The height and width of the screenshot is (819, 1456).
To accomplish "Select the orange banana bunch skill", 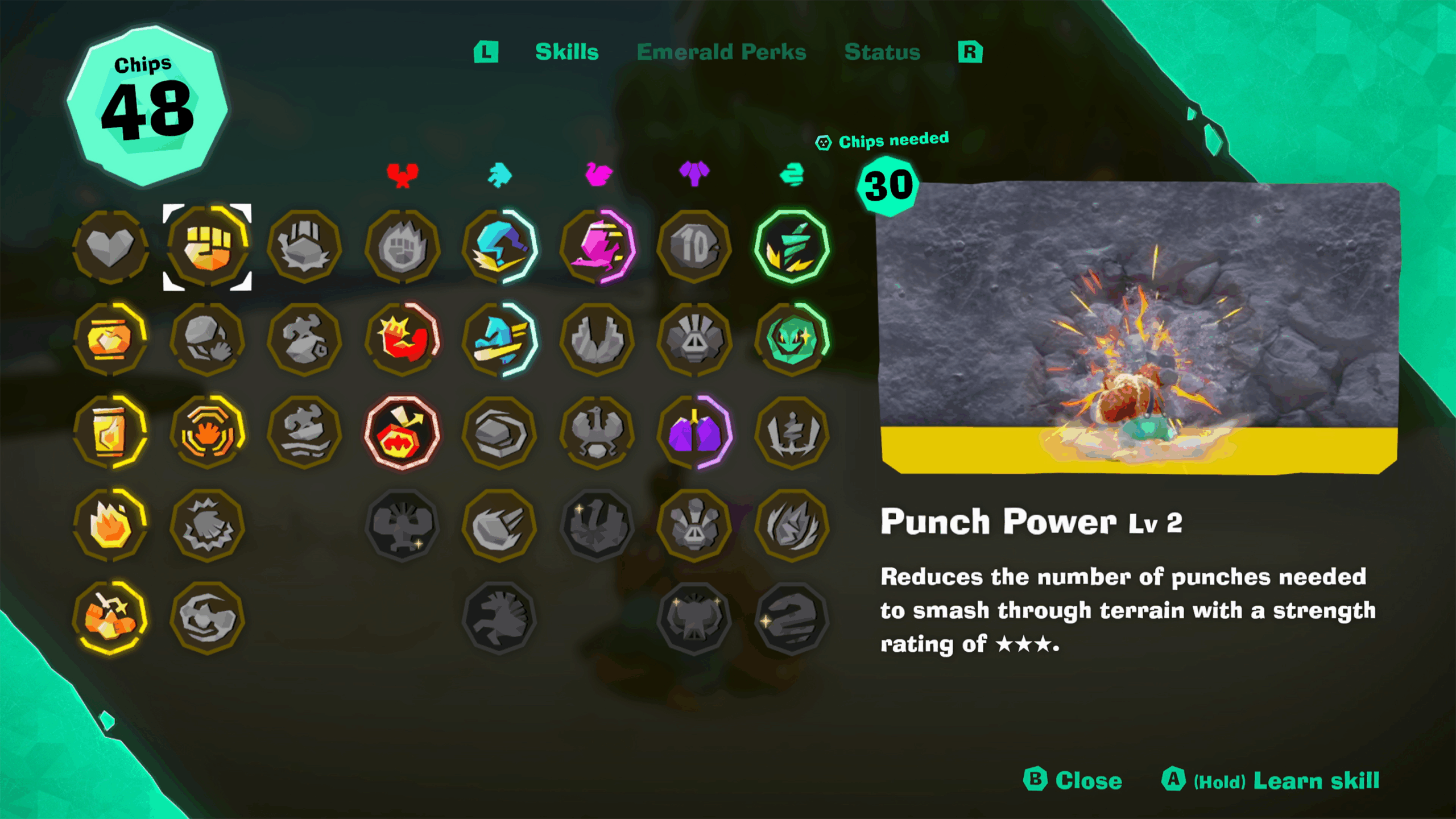I will (x=110, y=618).
